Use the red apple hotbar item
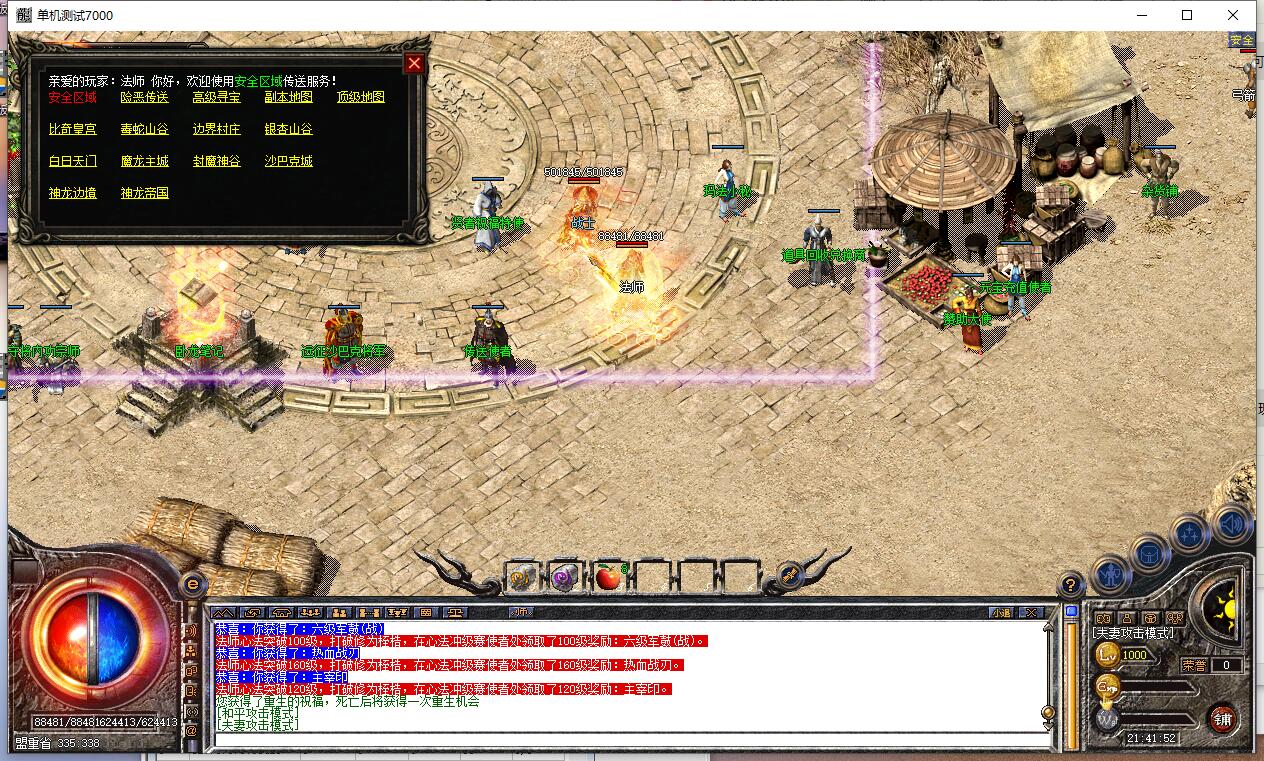This screenshot has width=1264, height=761. [x=607, y=577]
